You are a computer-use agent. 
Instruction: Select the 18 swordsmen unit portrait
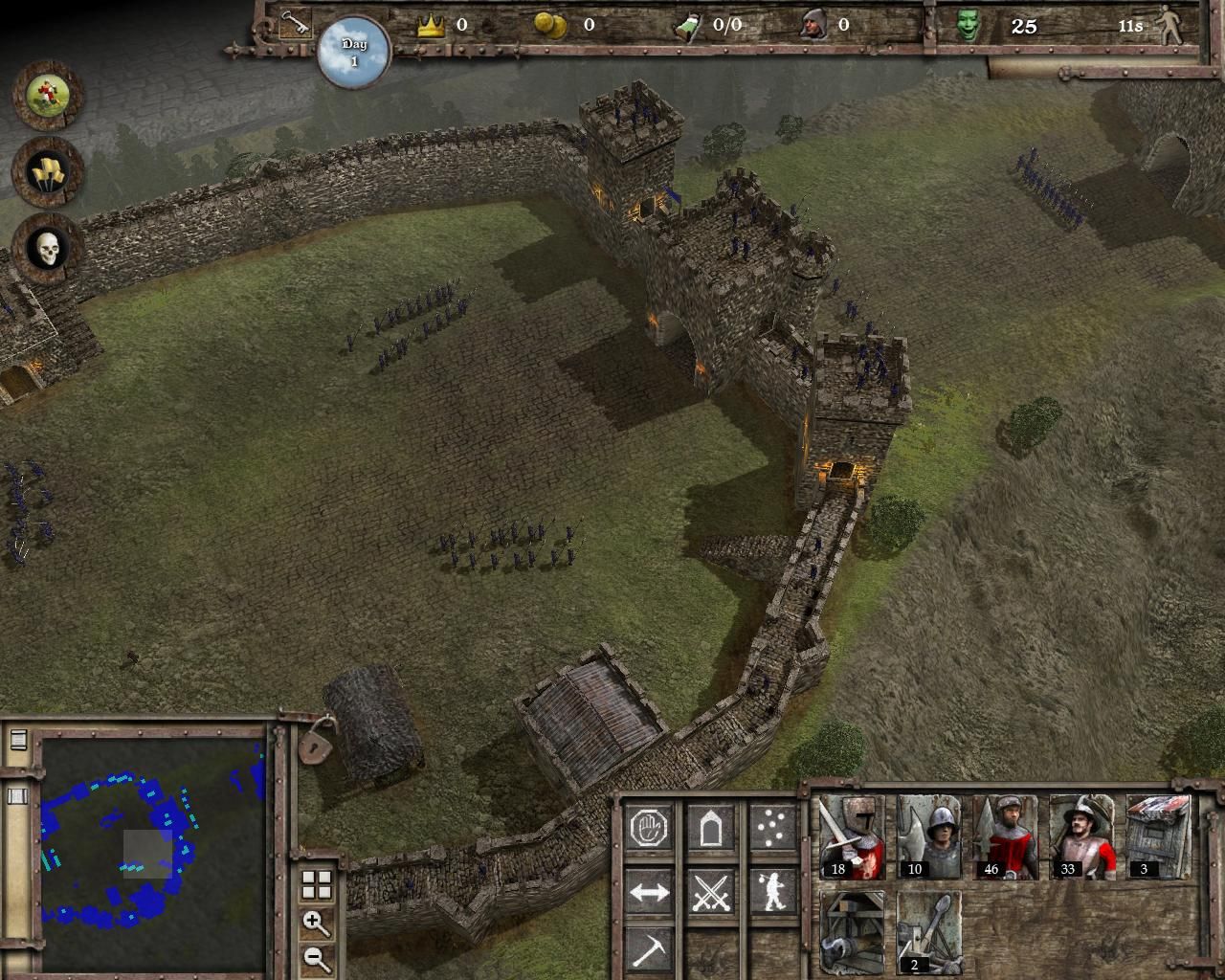(x=852, y=836)
